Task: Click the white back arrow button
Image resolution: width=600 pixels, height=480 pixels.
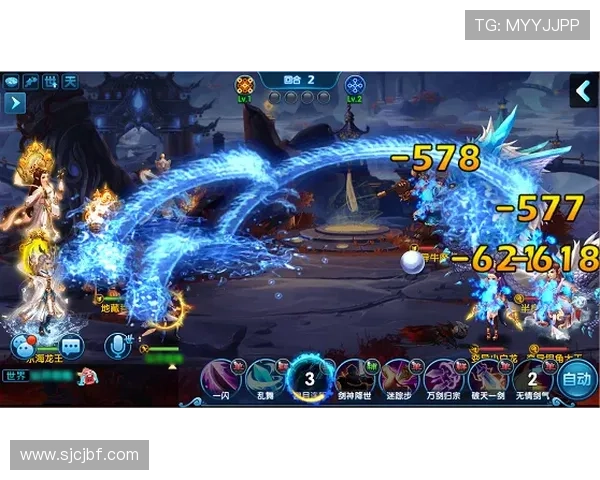Action: click(x=583, y=91)
